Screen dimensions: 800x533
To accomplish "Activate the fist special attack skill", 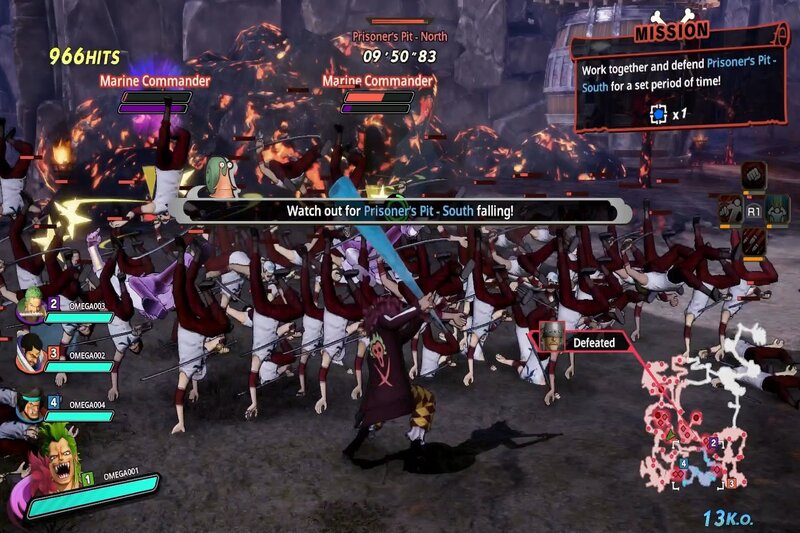I will 753,176.
